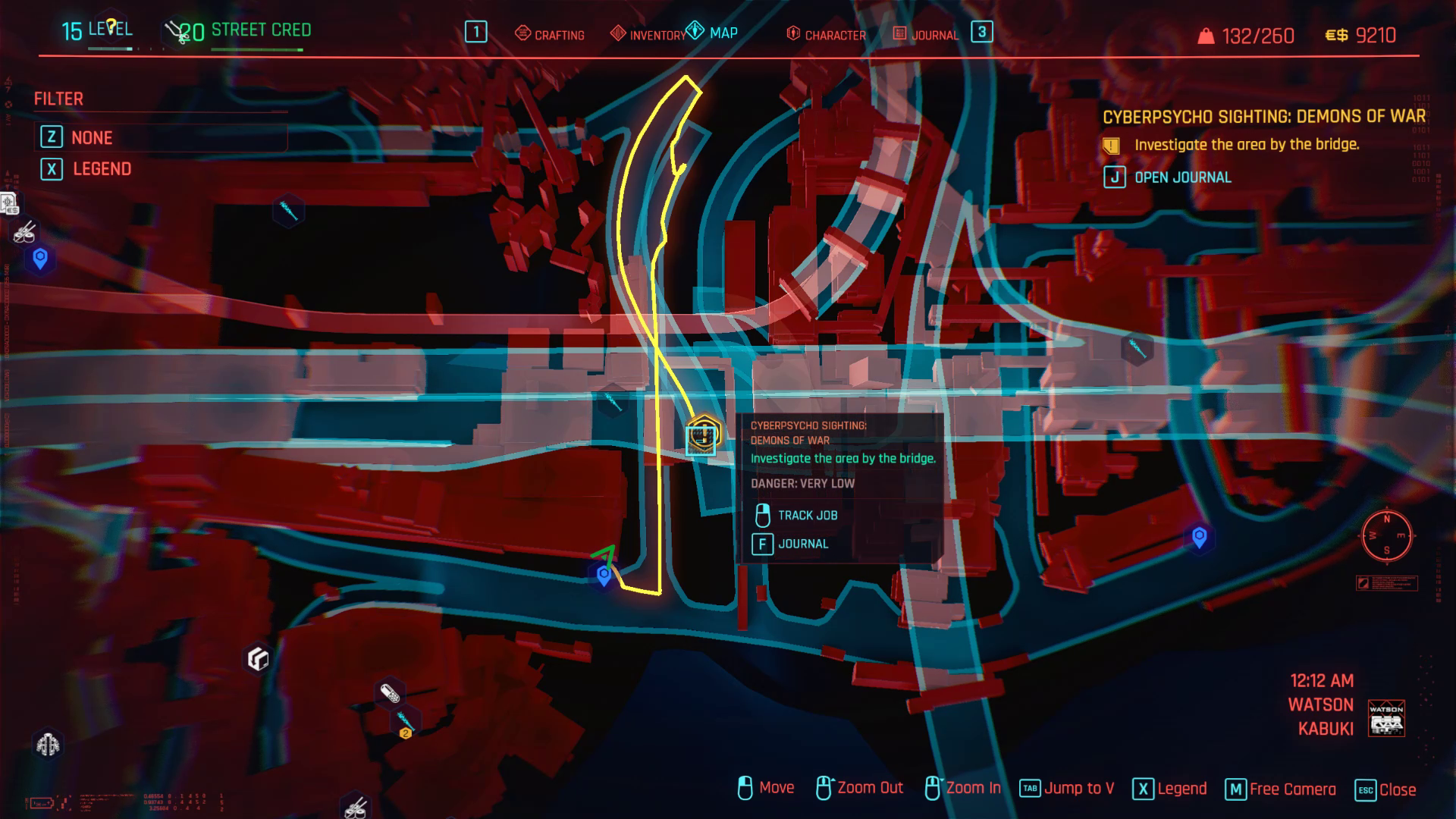The height and width of the screenshot is (819, 1456).
Task: Expand the Filter section header
Action: click(x=58, y=99)
